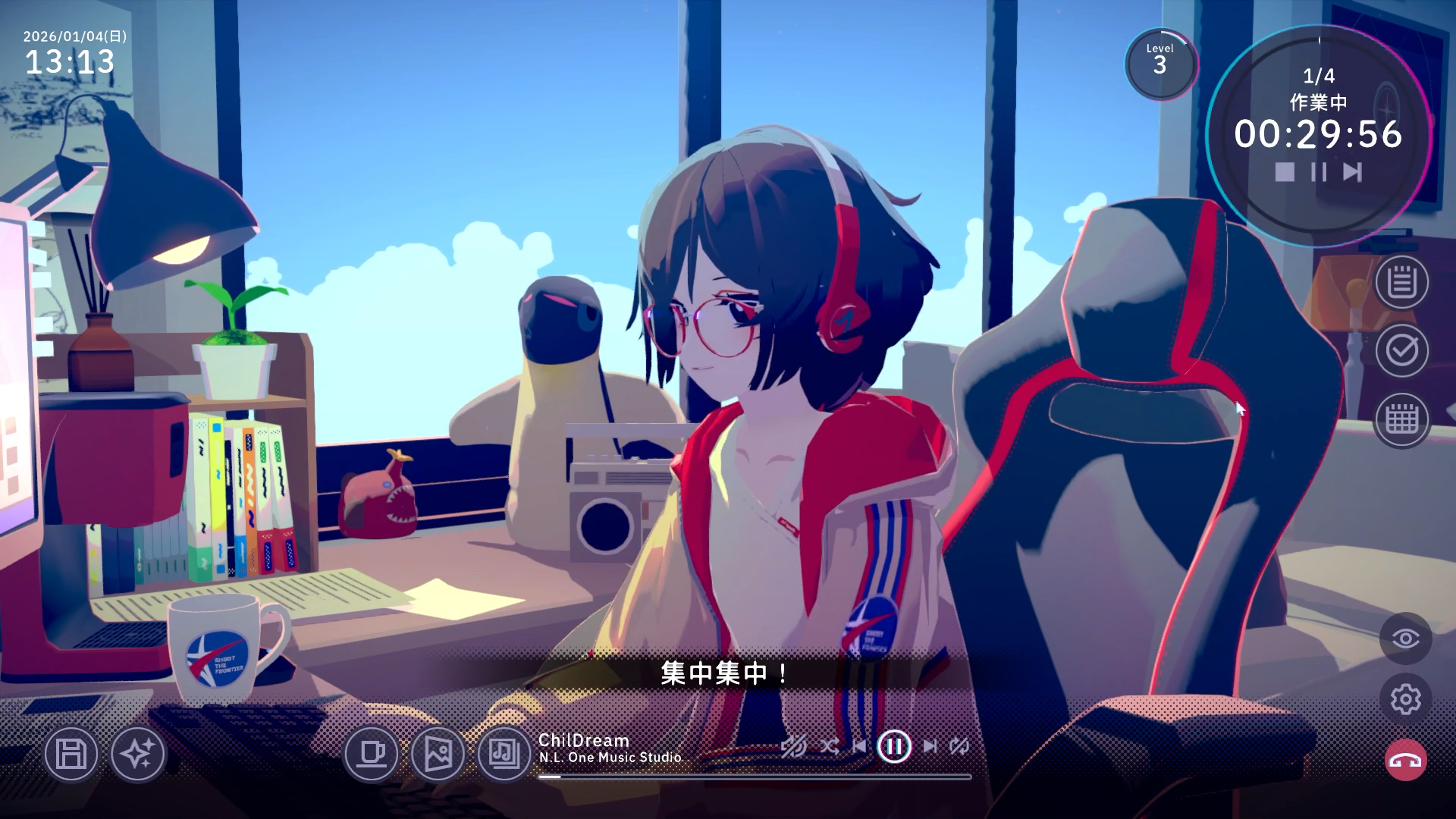Click the Level 3 badge
Viewport: 1456px width, 819px height.
[x=1160, y=65]
